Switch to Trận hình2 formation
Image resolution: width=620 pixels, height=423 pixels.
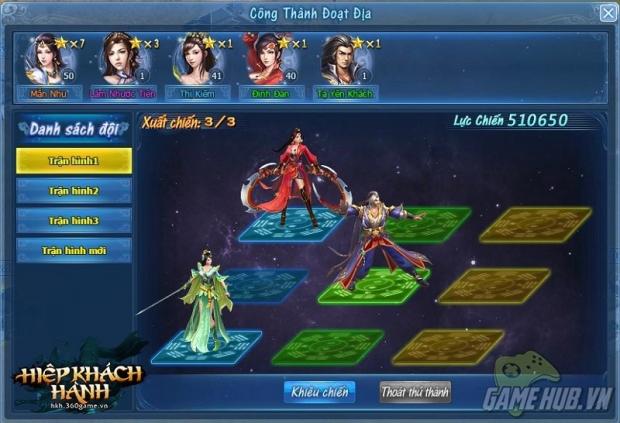pyautogui.click(x=74, y=190)
